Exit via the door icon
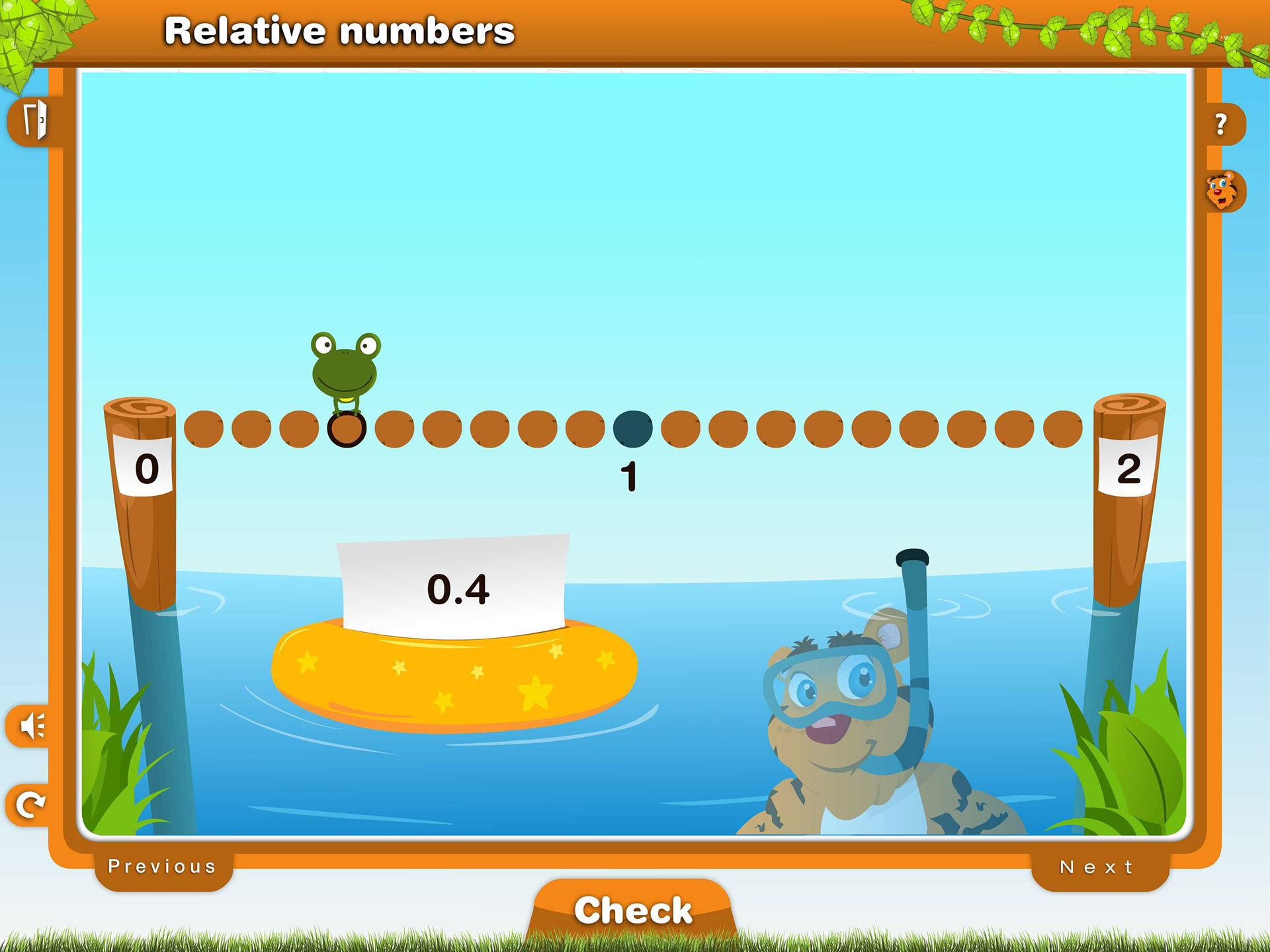This screenshot has width=1270, height=952. [x=34, y=121]
